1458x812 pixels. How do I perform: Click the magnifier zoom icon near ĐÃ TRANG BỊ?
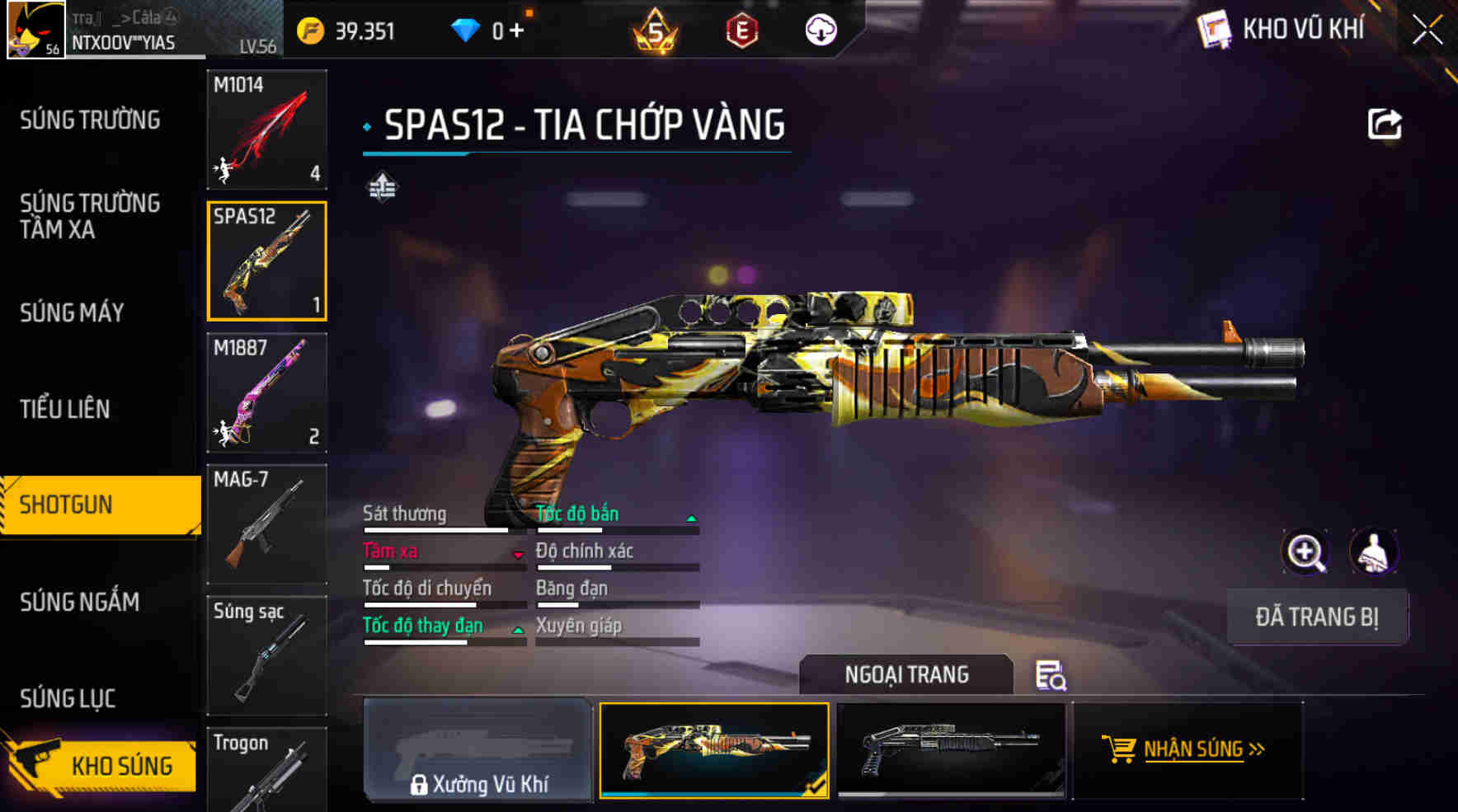pyautogui.click(x=1306, y=552)
